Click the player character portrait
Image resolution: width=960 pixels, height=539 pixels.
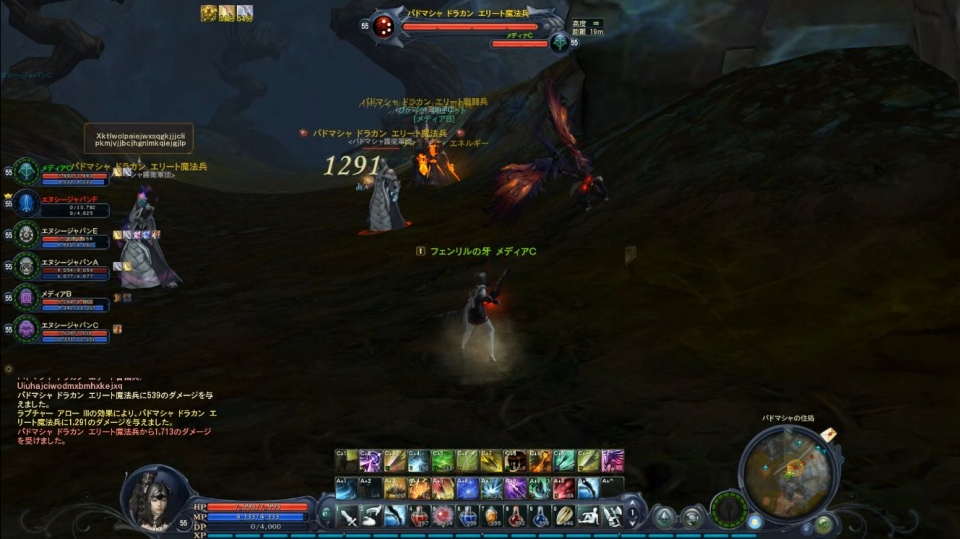(153, 497)
